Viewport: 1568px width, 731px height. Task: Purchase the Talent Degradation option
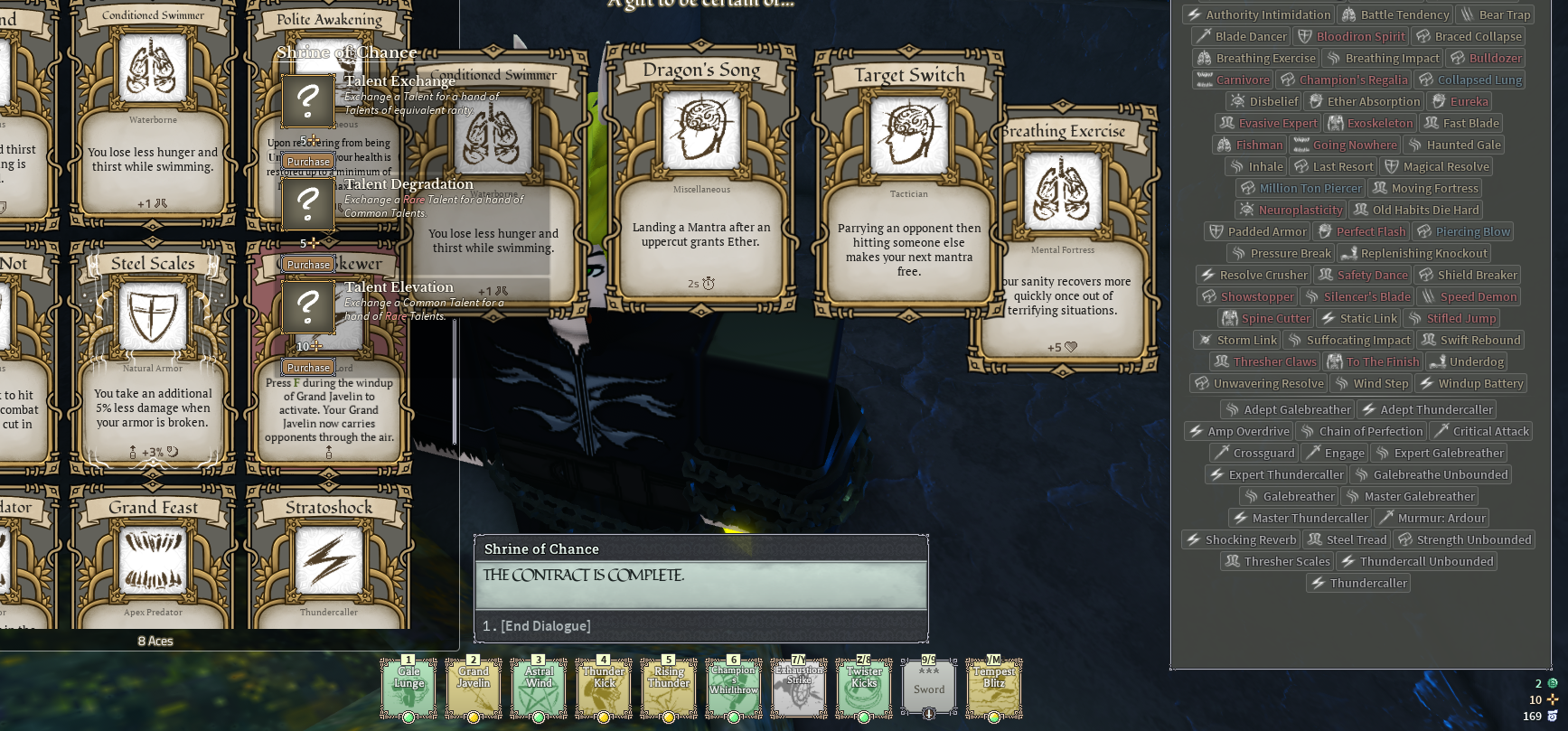(308, 265)
